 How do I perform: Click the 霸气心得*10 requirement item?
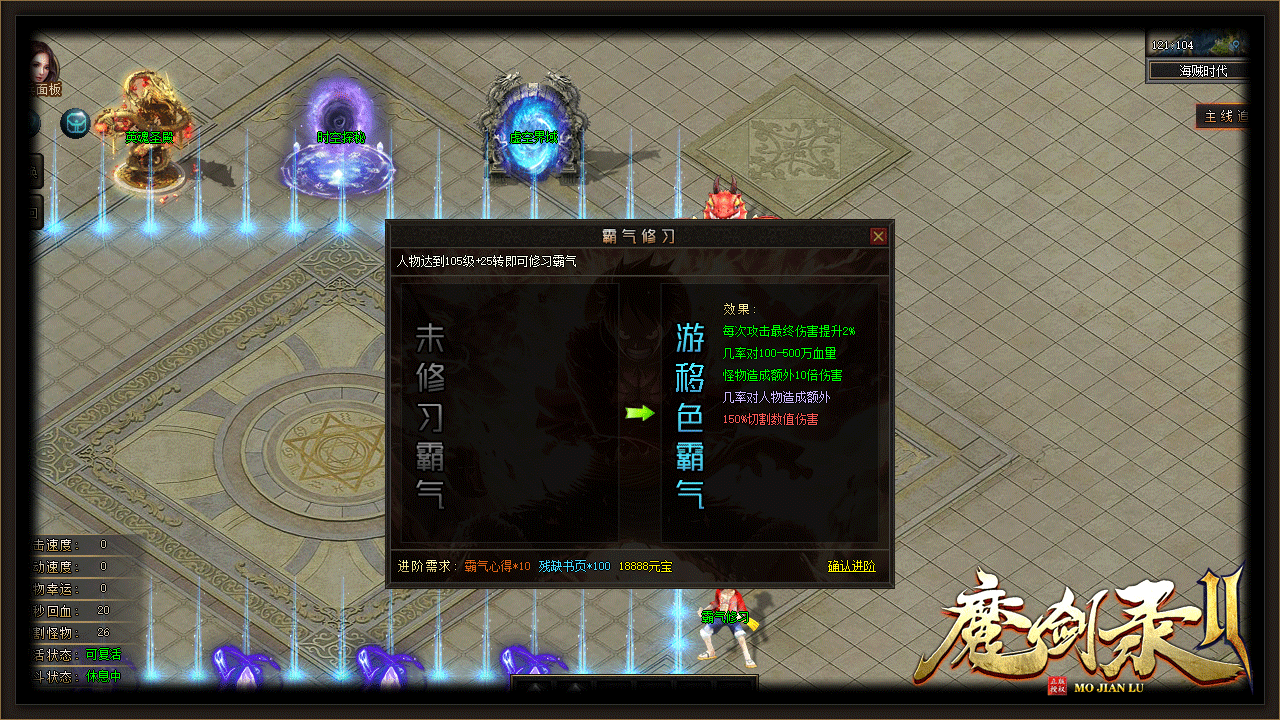[497, 567]
